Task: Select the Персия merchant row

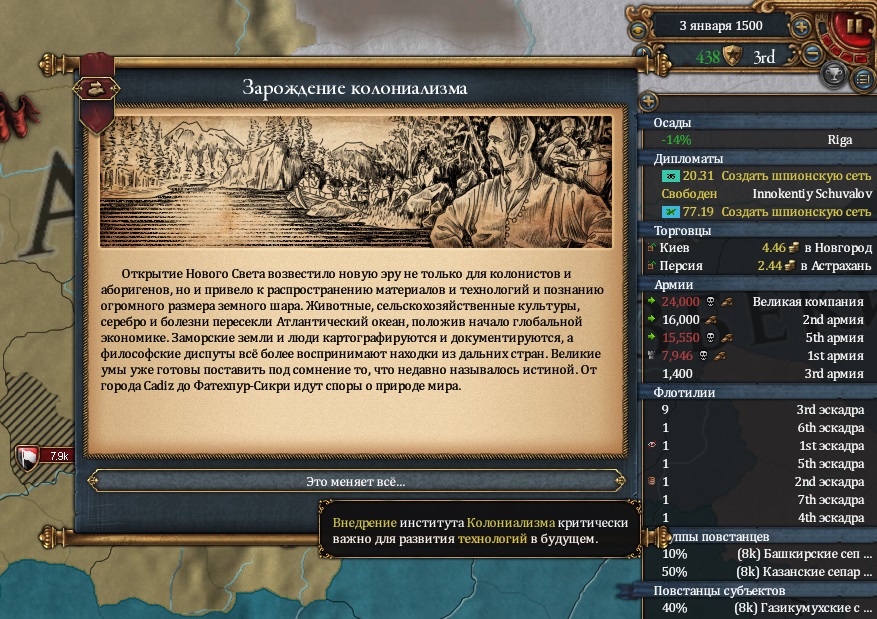Action: [757, 266]
